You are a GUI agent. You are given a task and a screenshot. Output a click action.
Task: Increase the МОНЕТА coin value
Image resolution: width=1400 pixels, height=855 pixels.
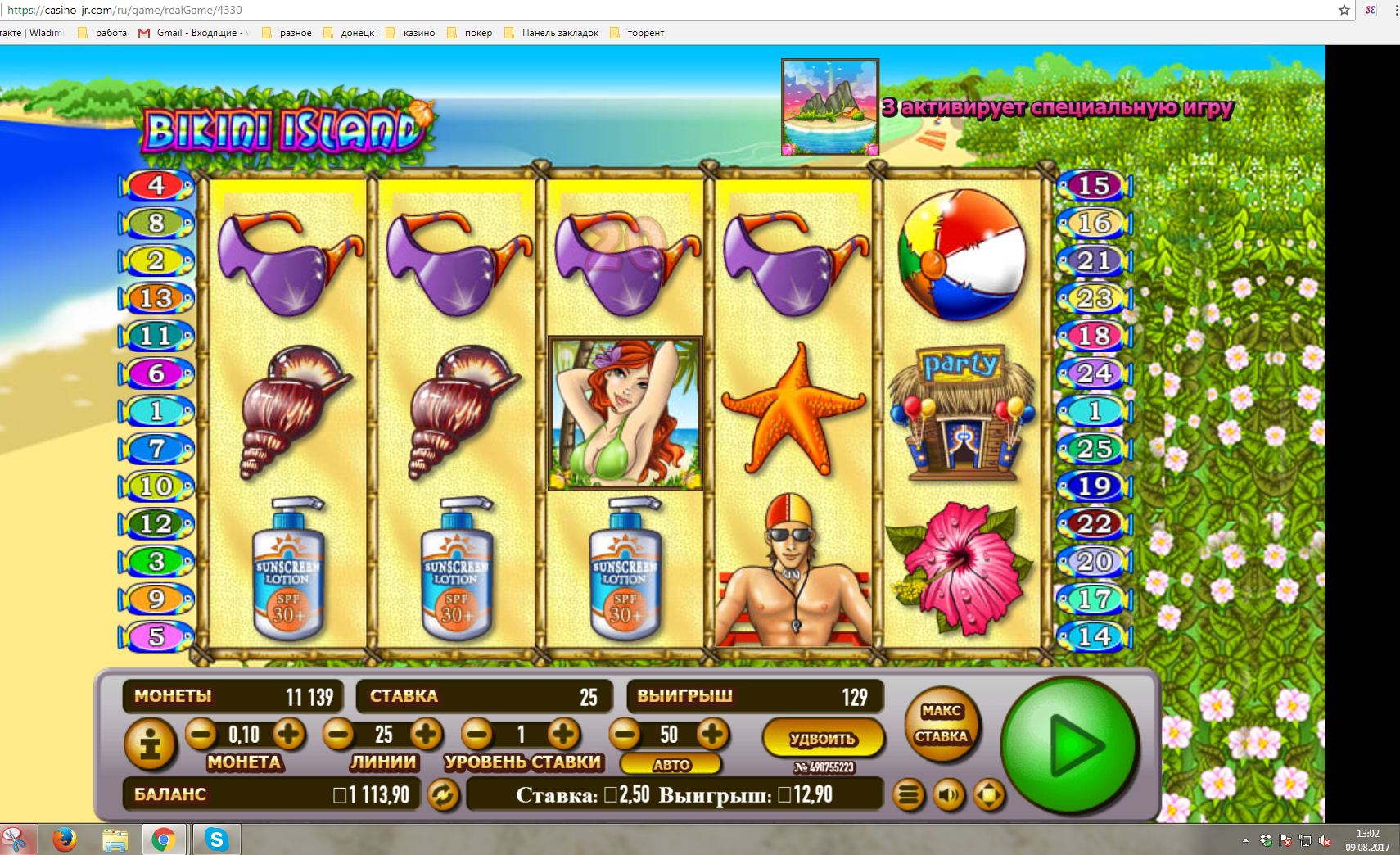(x=288, y=734)
